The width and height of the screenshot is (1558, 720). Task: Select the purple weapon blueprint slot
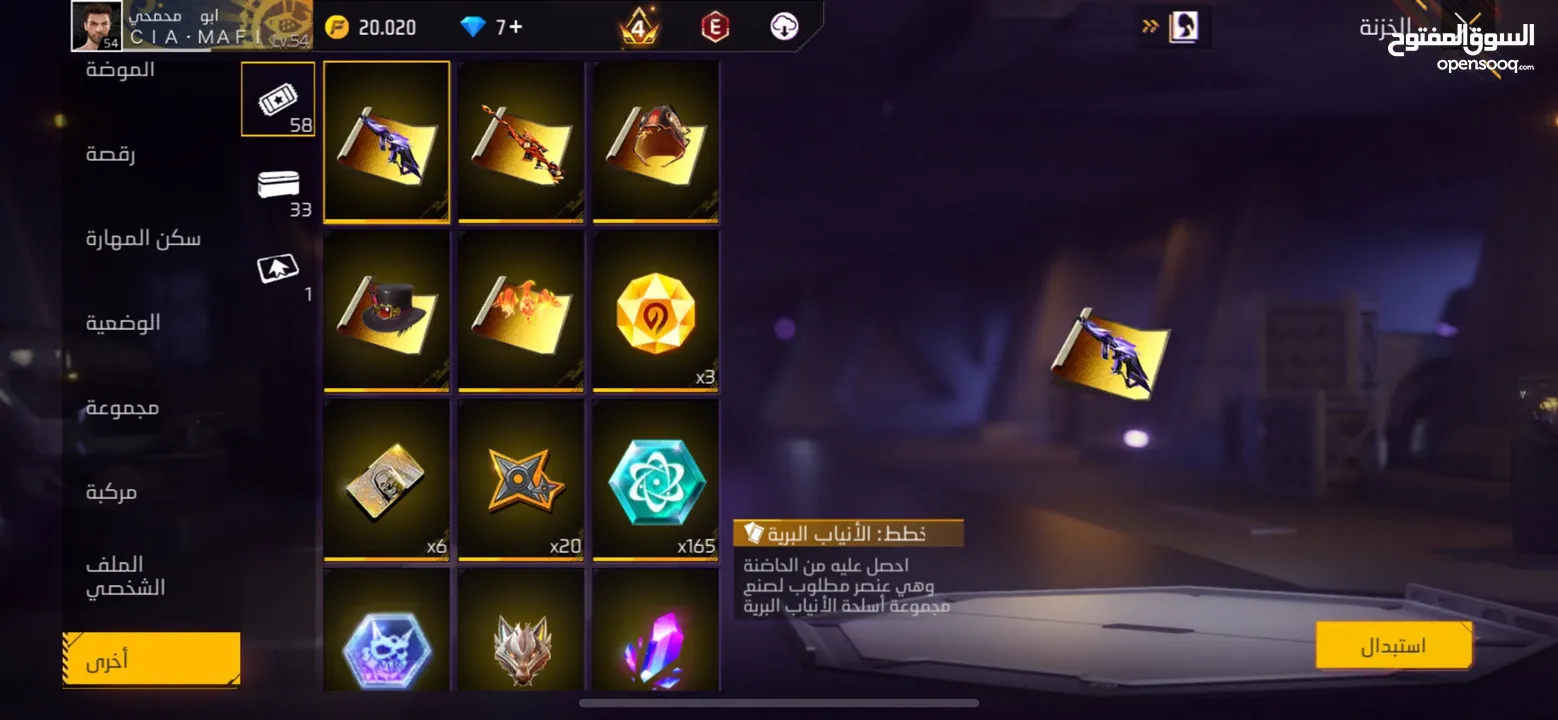coord(387,141)
